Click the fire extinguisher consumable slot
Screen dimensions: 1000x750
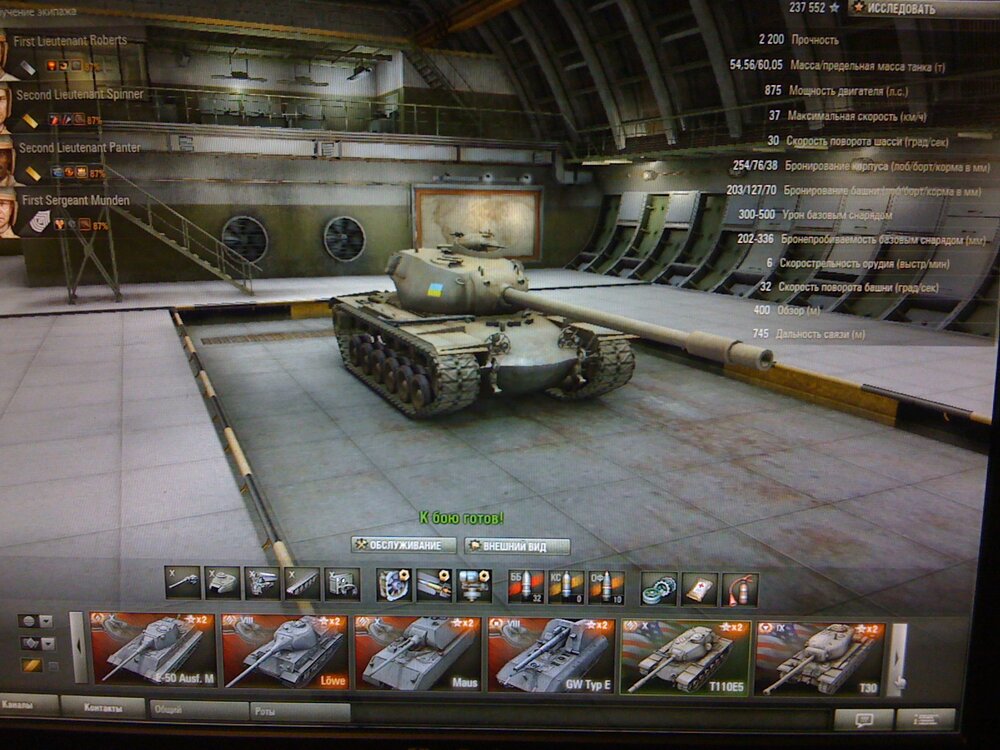[x=740, y=589]
